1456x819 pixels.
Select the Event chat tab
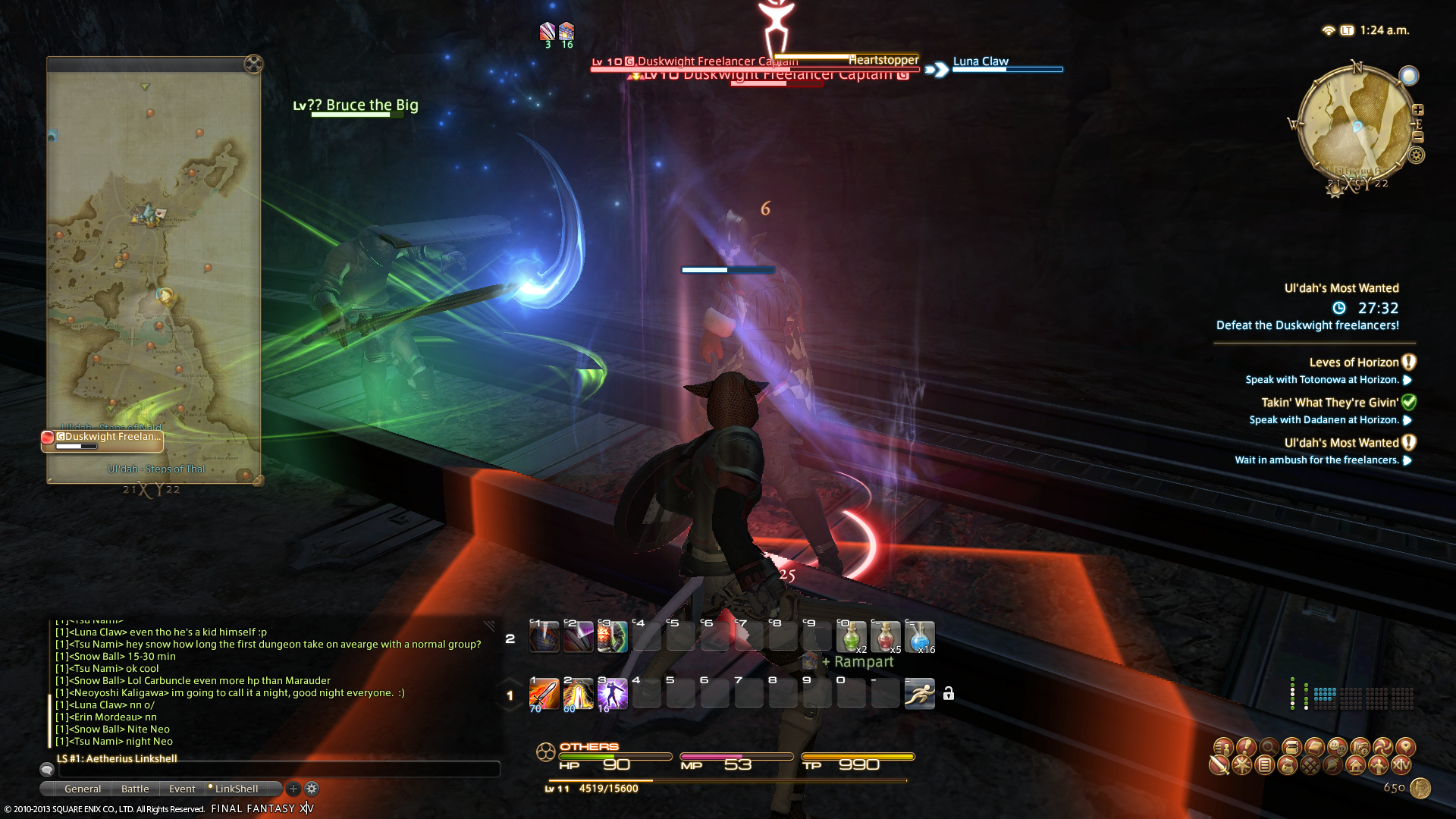click(x=182, y=789)
